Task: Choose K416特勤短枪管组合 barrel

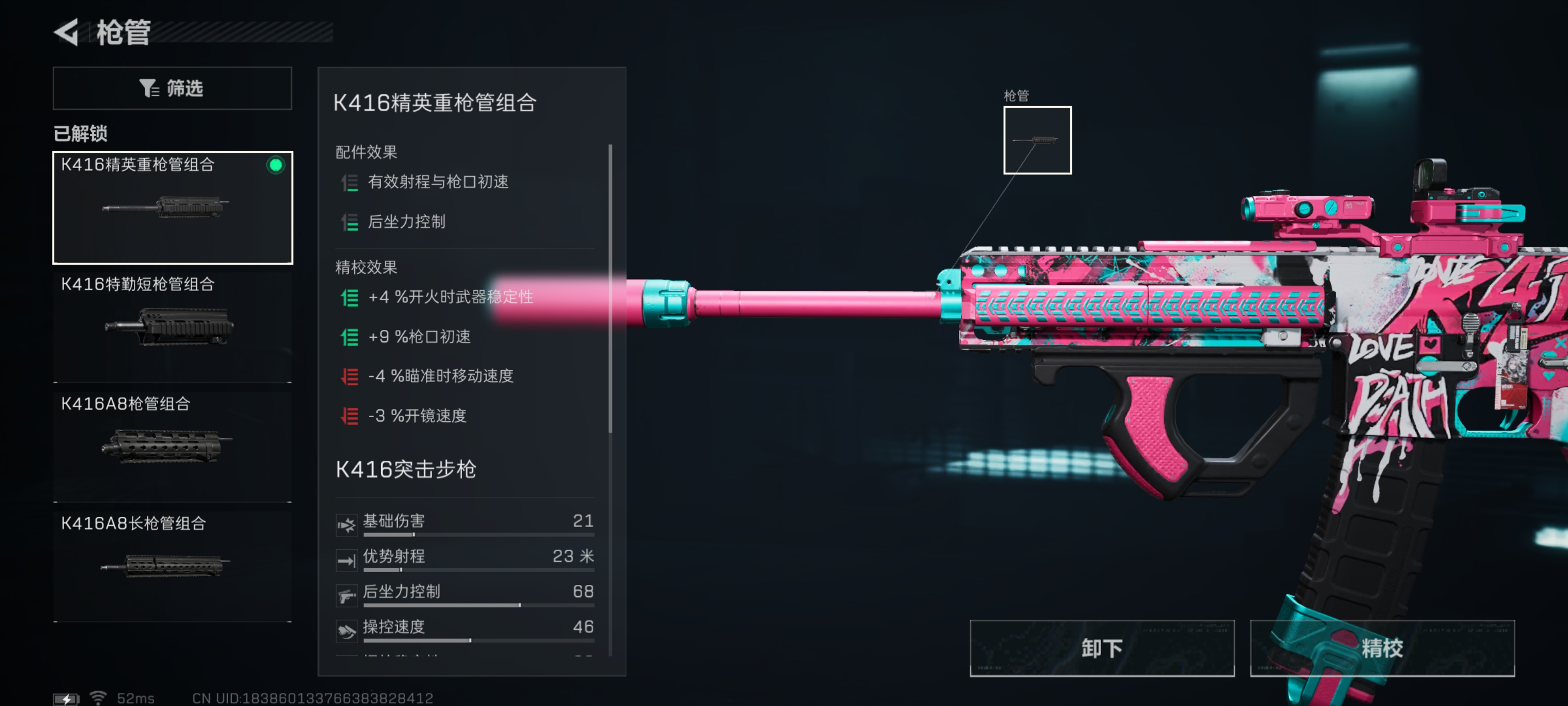Action: (x=172, y=326)
